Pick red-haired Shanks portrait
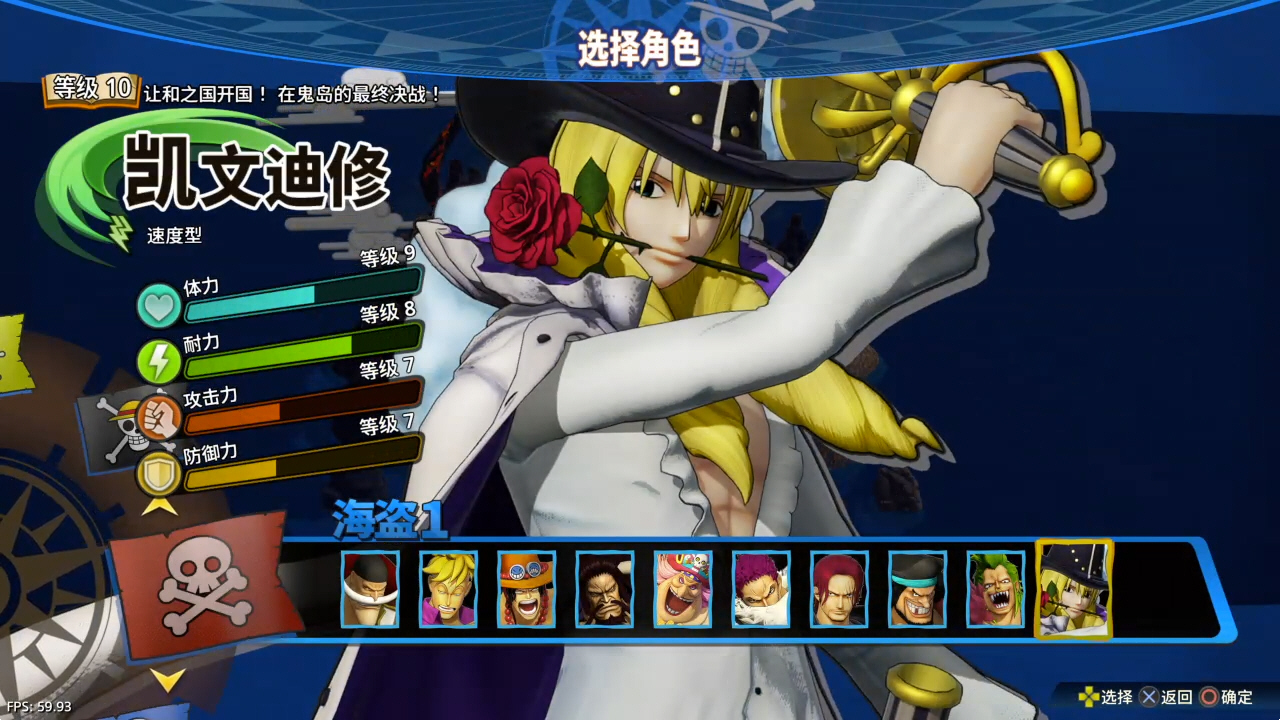This screenshot has height=720, width=1280. pos(839,589)
